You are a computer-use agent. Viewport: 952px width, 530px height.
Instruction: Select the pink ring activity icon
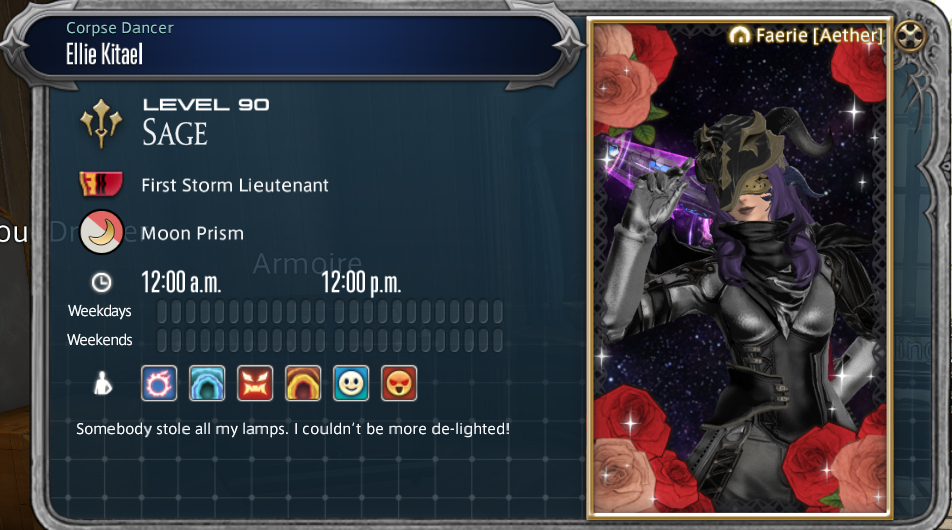point(159,383)
